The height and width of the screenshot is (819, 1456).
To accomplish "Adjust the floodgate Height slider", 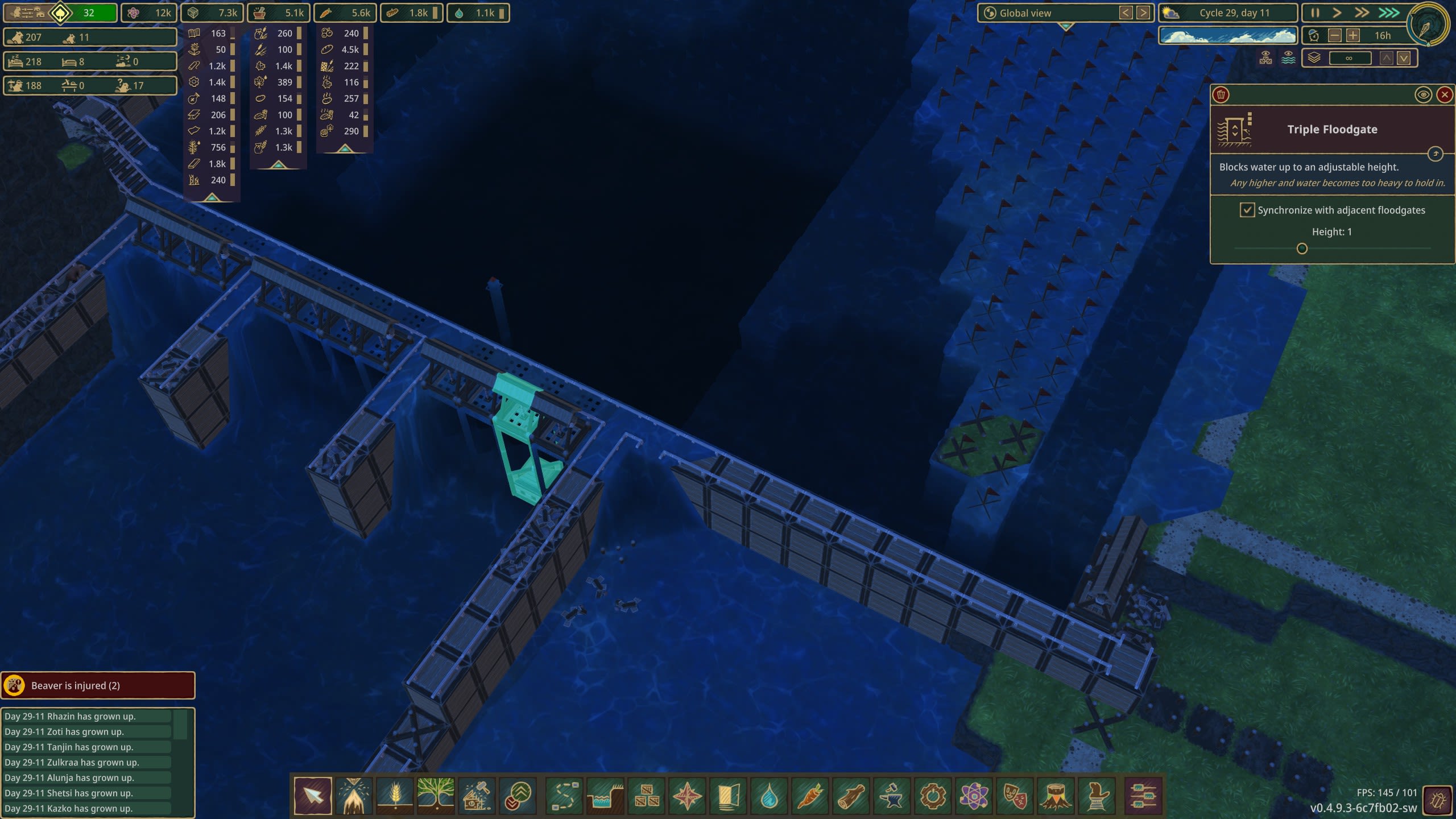I will [1302, 249].
